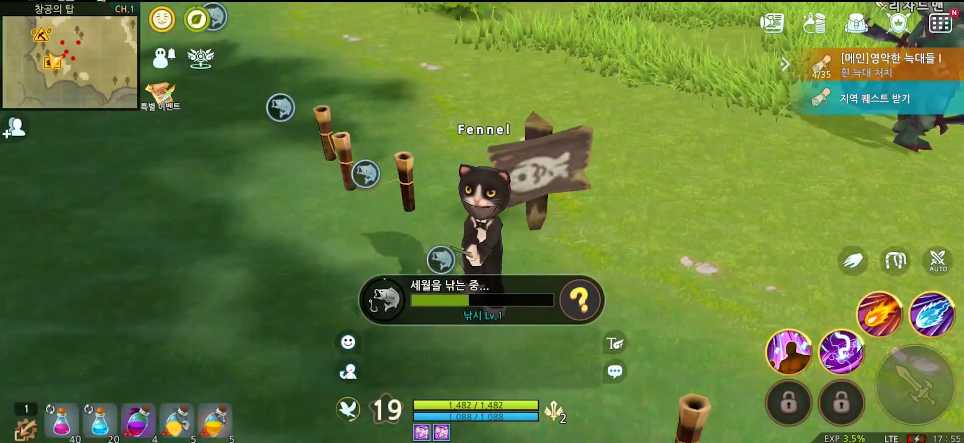The image size is (964, 443).
Task: Open the chat speech bubble icon
Action: point(615,371)
